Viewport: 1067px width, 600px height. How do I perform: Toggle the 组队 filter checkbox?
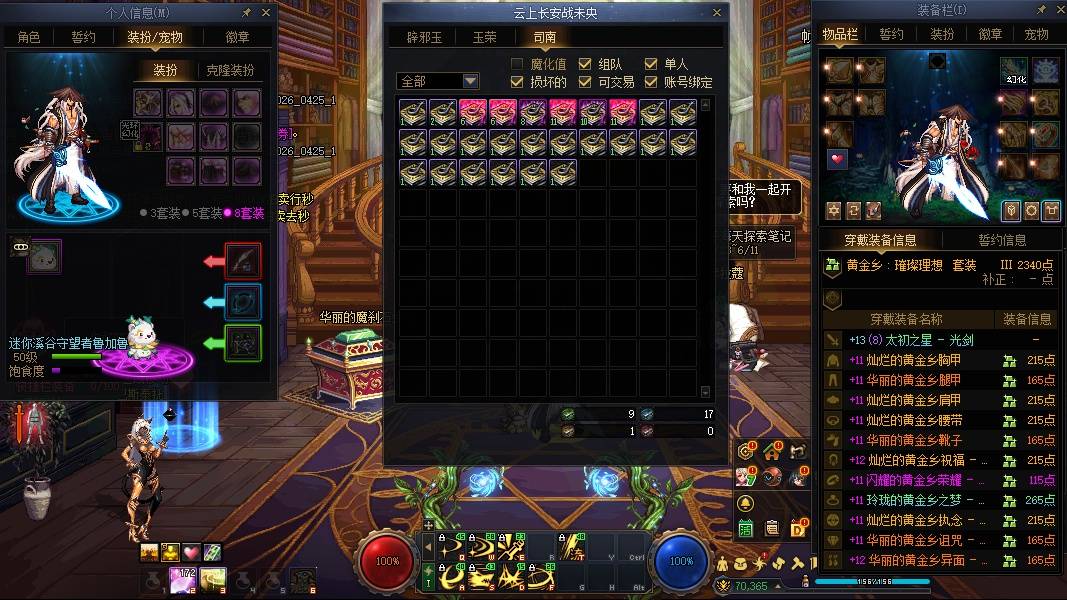(x=585, y=64)
